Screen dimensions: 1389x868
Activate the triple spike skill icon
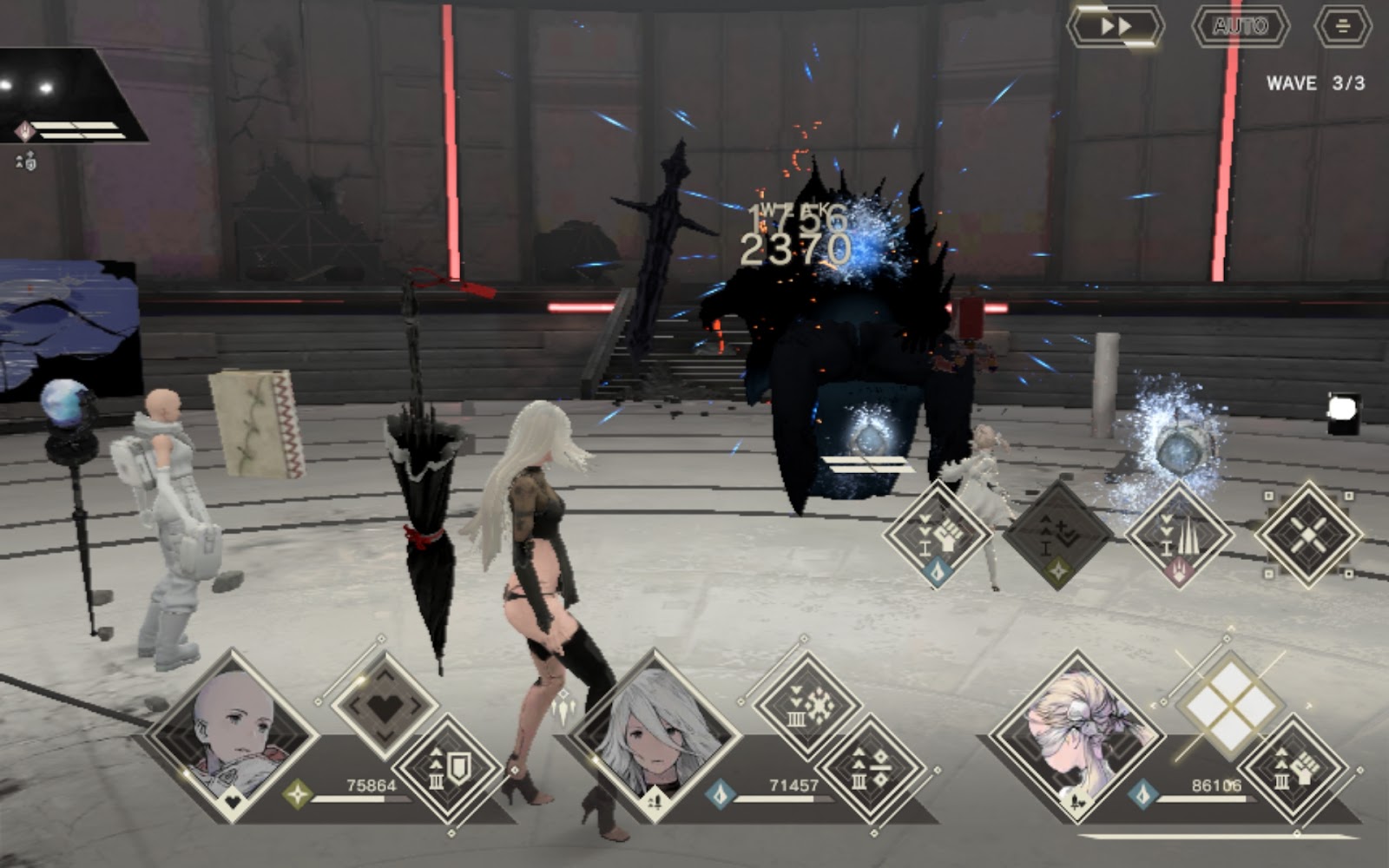(x=1179, y=534)
